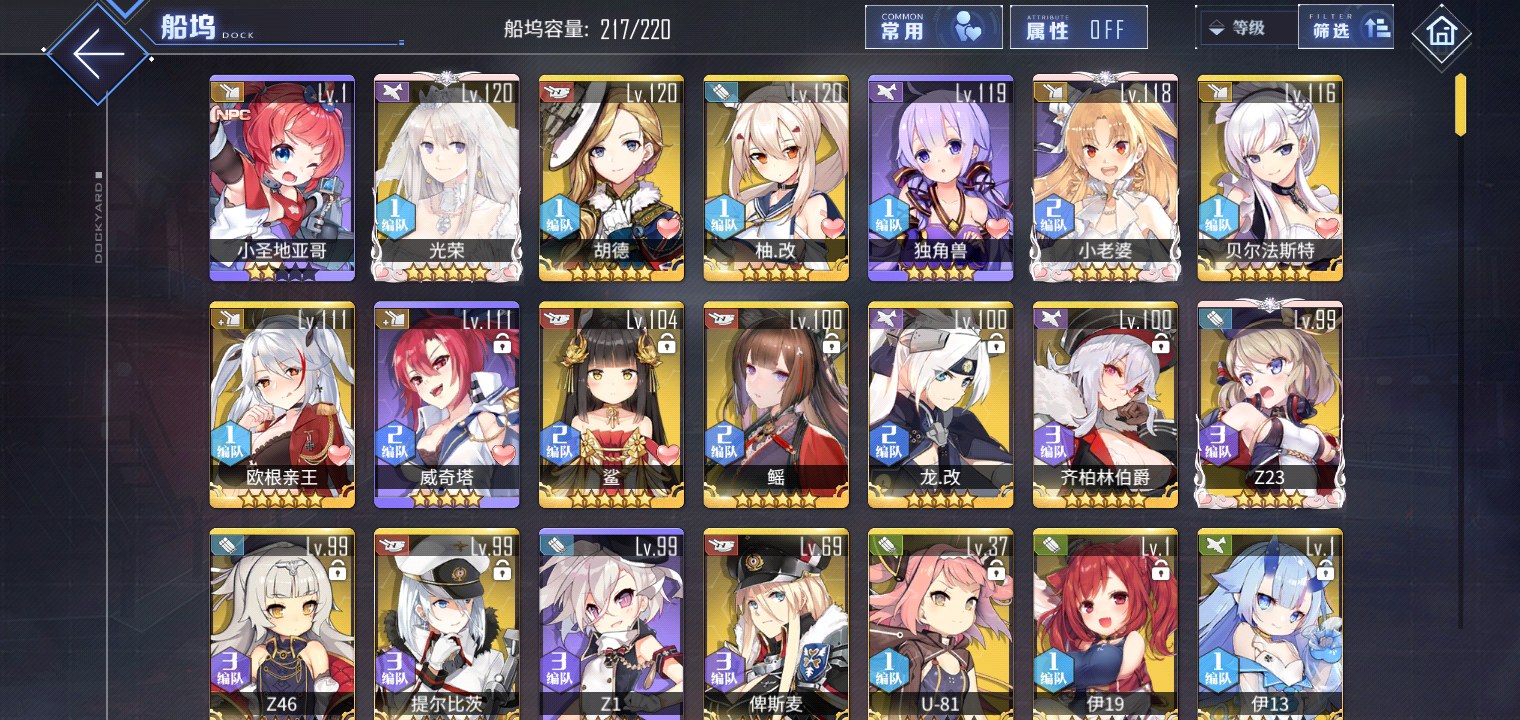1520x720 pixels.
Task: Return to the home screen
Action: pos(1441,33)
